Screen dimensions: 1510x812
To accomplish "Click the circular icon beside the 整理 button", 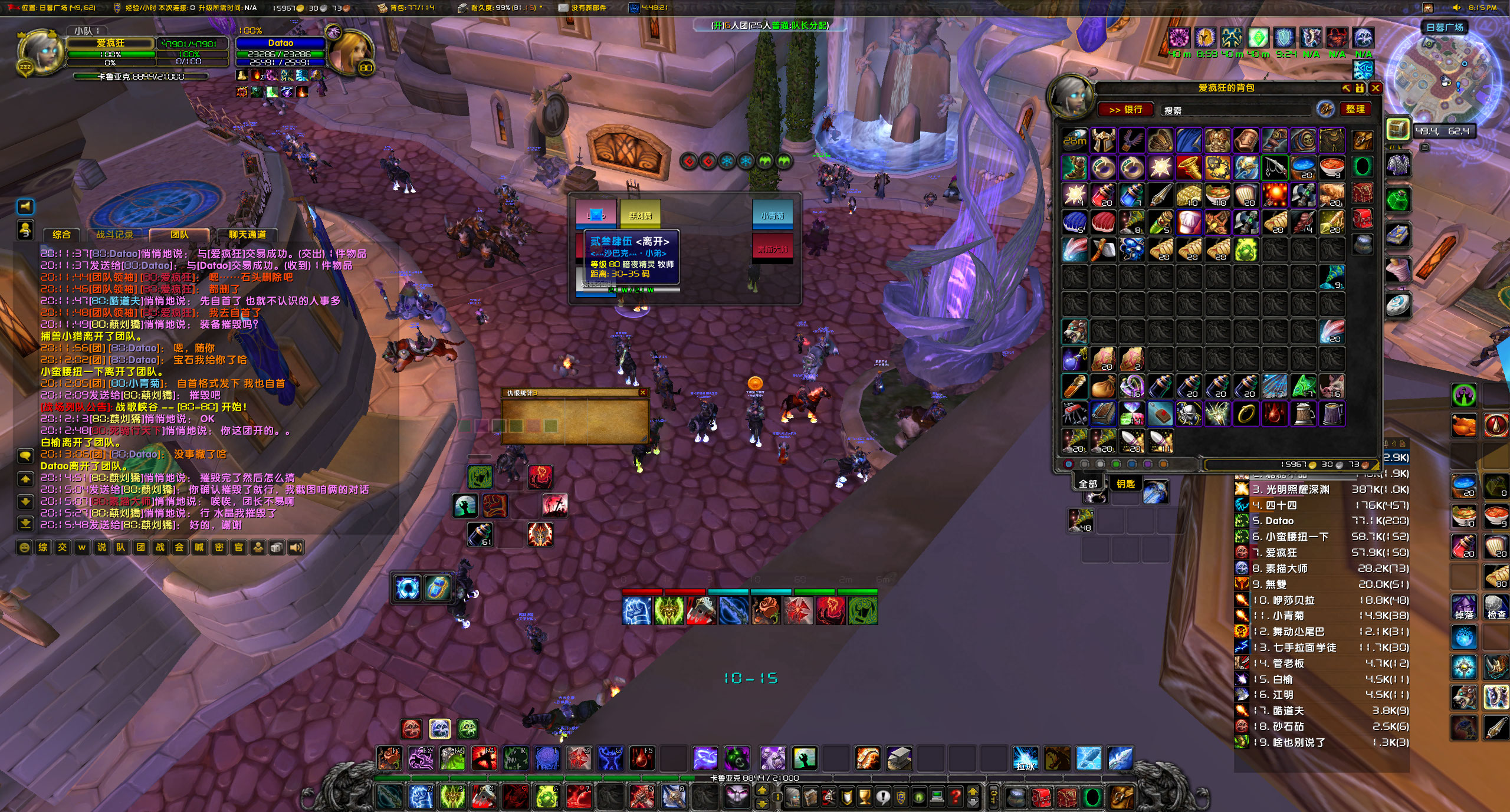I will click(1325, 109).
